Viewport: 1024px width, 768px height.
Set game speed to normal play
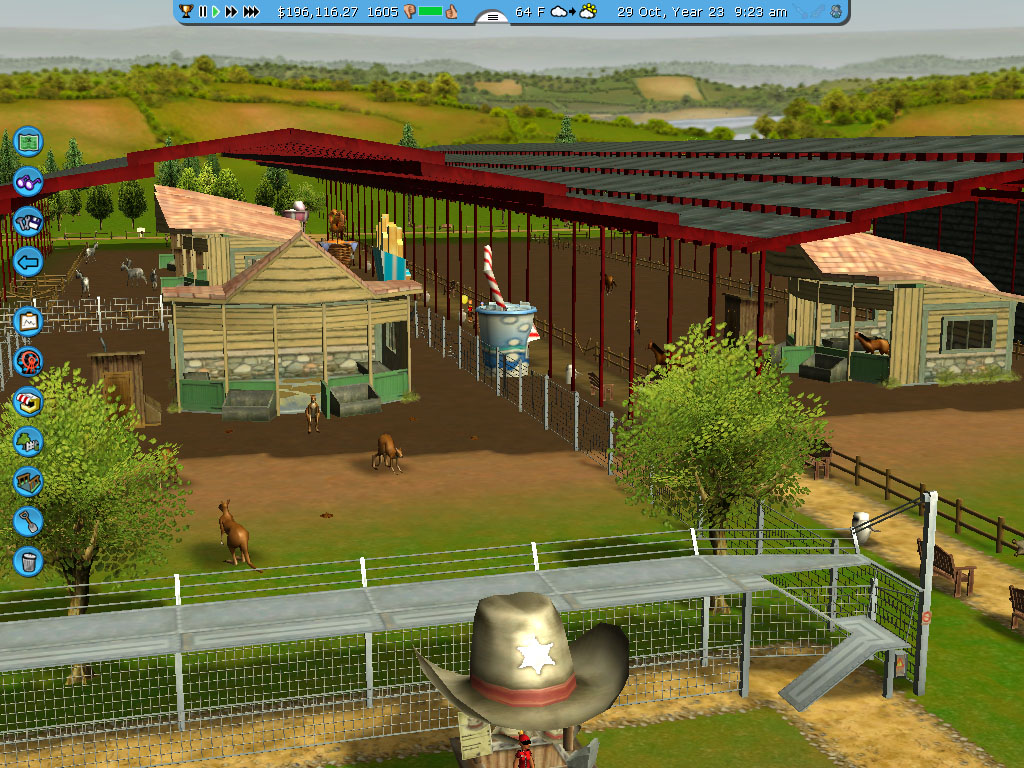215,12
